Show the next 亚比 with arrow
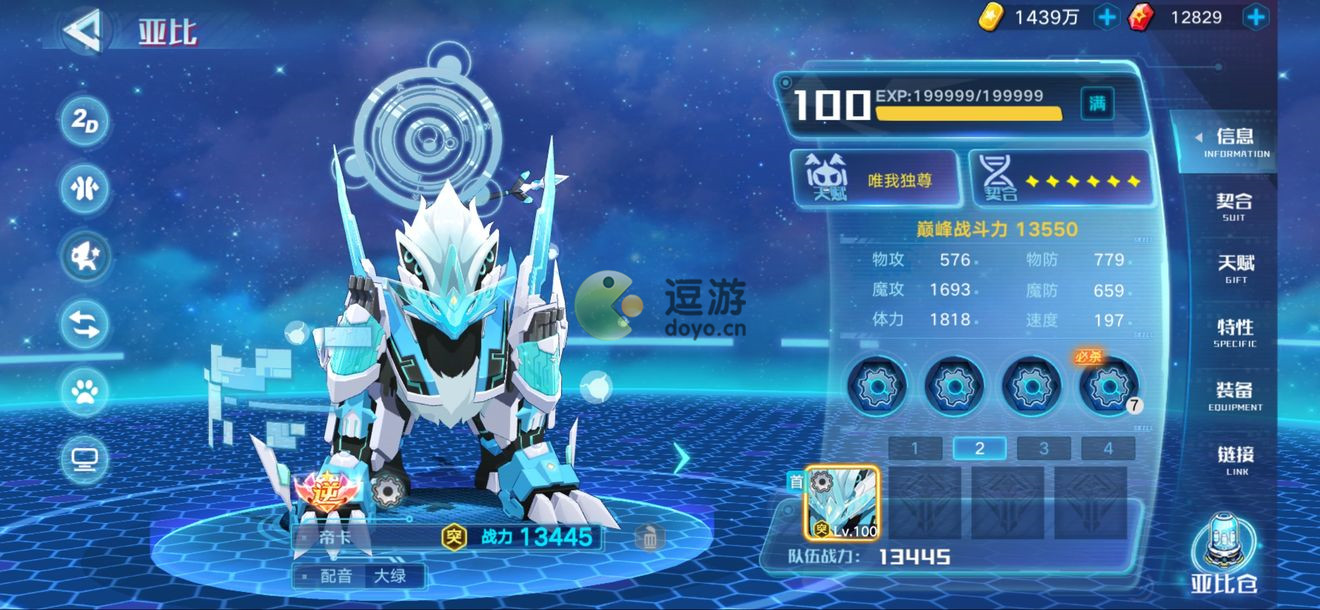Screen dimensions: 1320x610 coord(681,458)
